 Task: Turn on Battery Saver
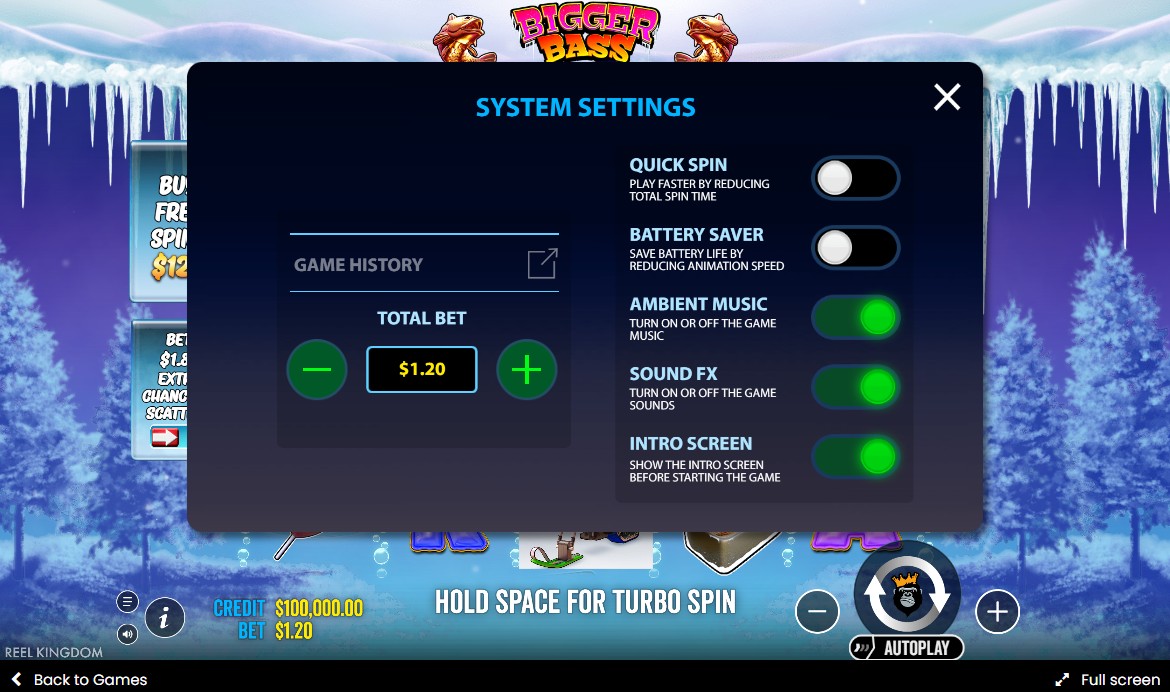click(x=855, y=249)
